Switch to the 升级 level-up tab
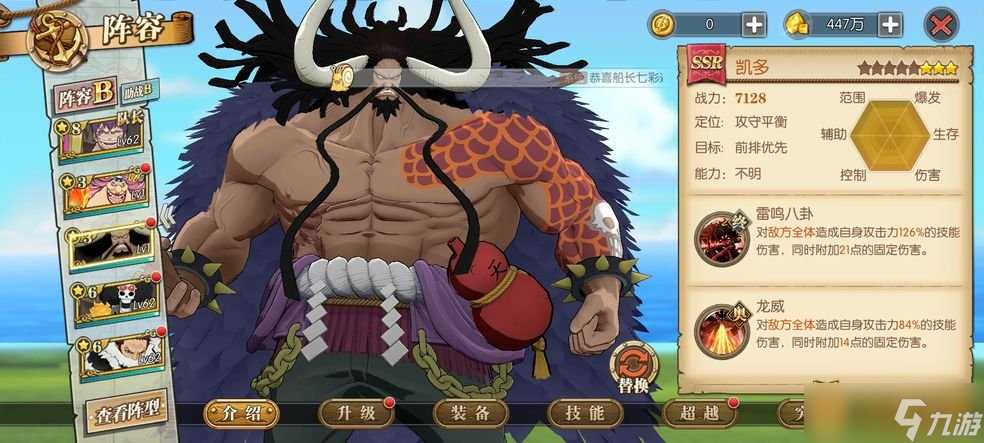The height and width of the screenshot is (443, 984). click(356, 413)
